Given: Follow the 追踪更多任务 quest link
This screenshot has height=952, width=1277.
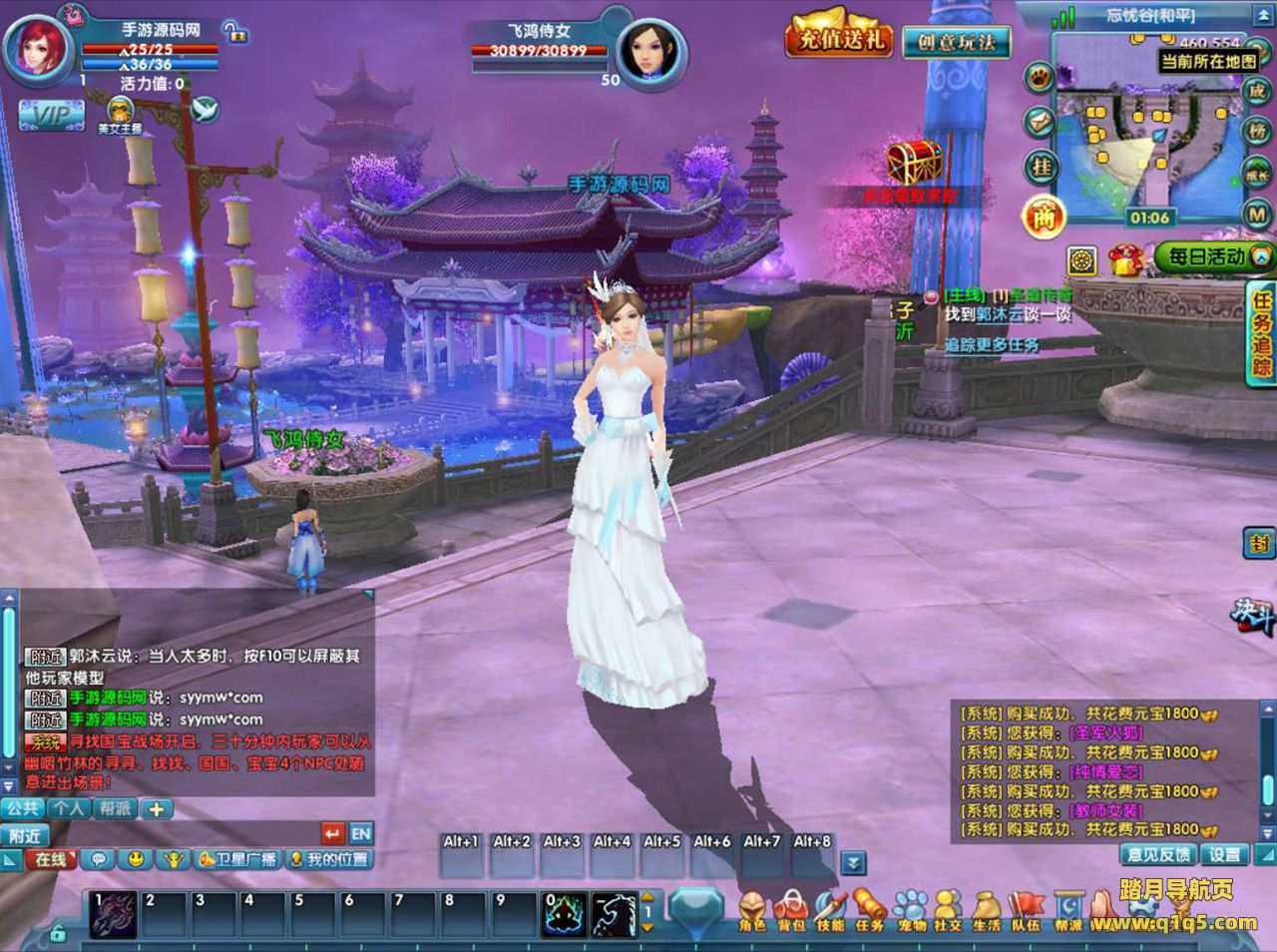Looking at the screenshot, I should click(992, 345).
